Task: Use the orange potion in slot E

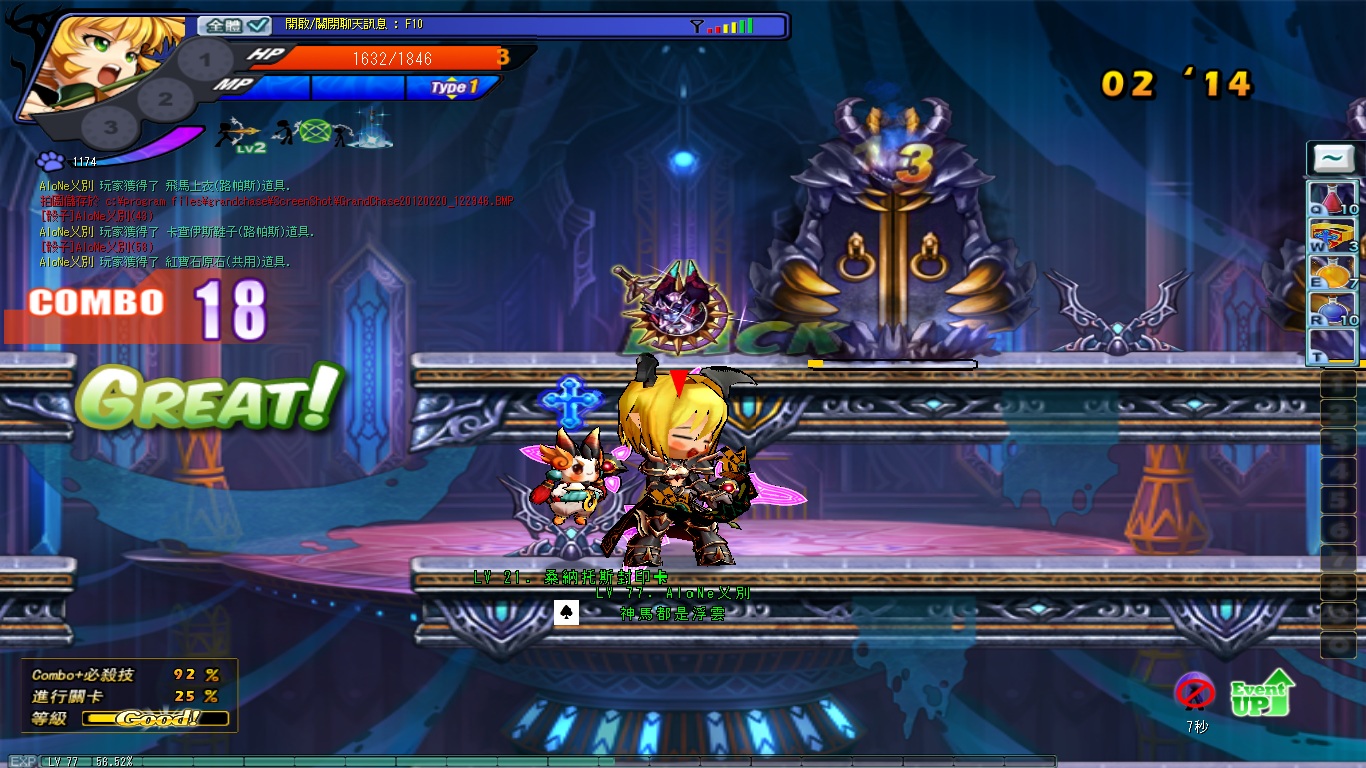Action: pos(1333,272)
